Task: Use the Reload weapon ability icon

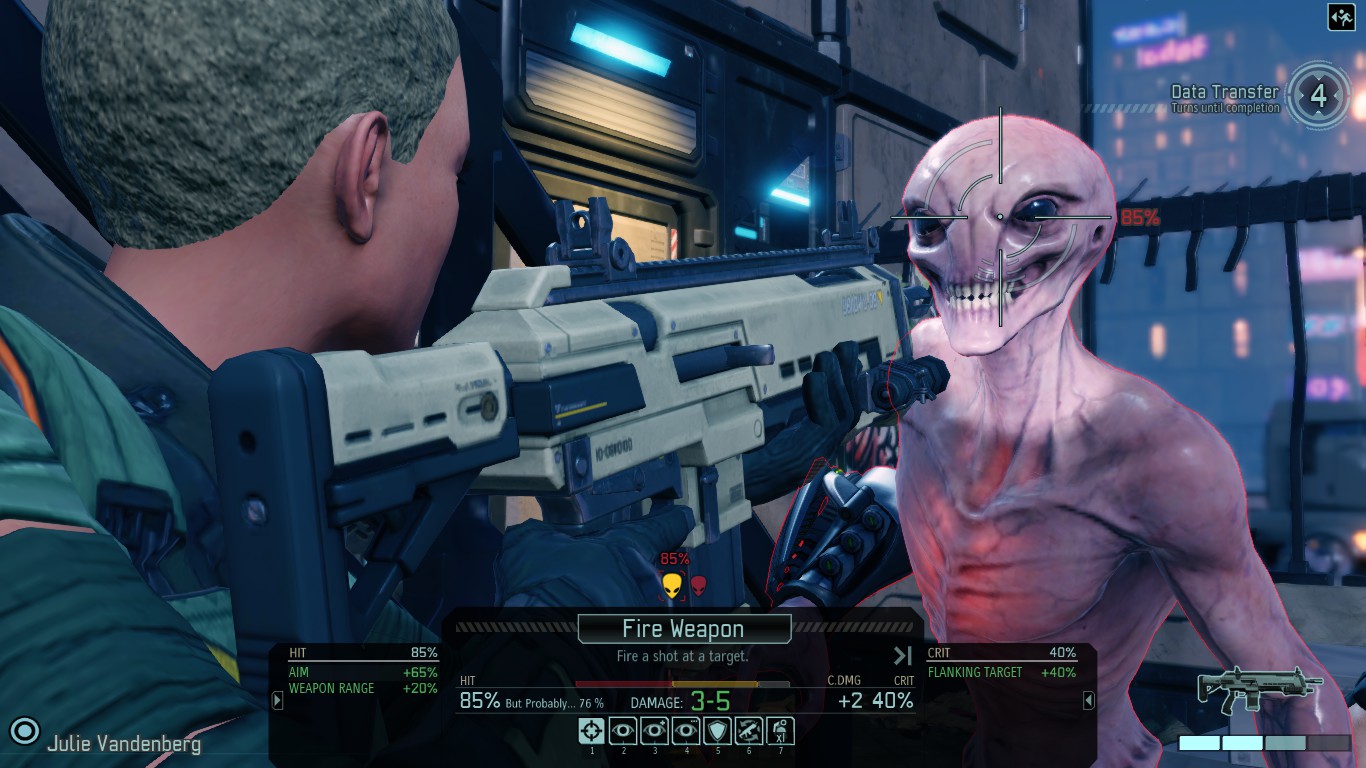Action: pyautogui.click(x=749, y=732)
